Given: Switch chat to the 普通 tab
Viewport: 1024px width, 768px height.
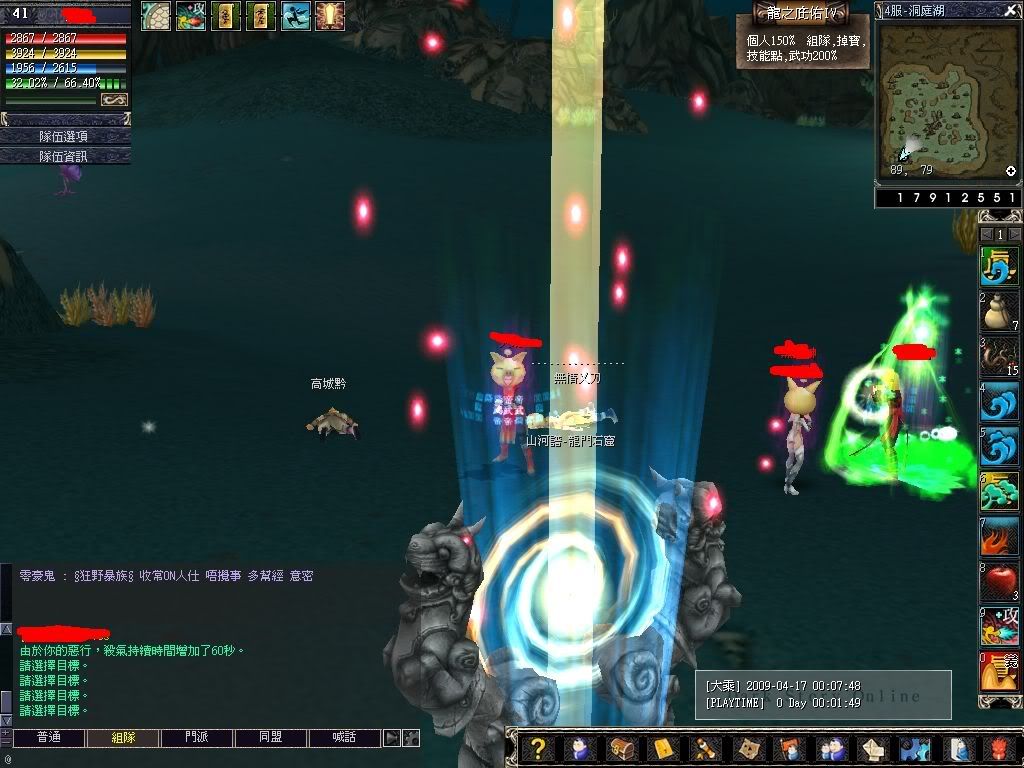Looking at the screenshot, I should pyautogui.click(x=48, y=738).
